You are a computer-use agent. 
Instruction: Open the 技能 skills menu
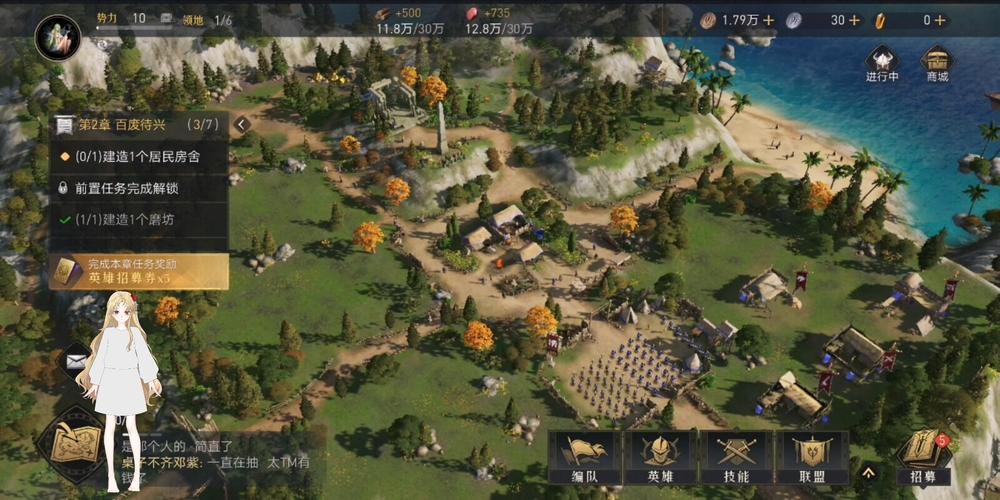pyautogui.click(x=735, y=458)
